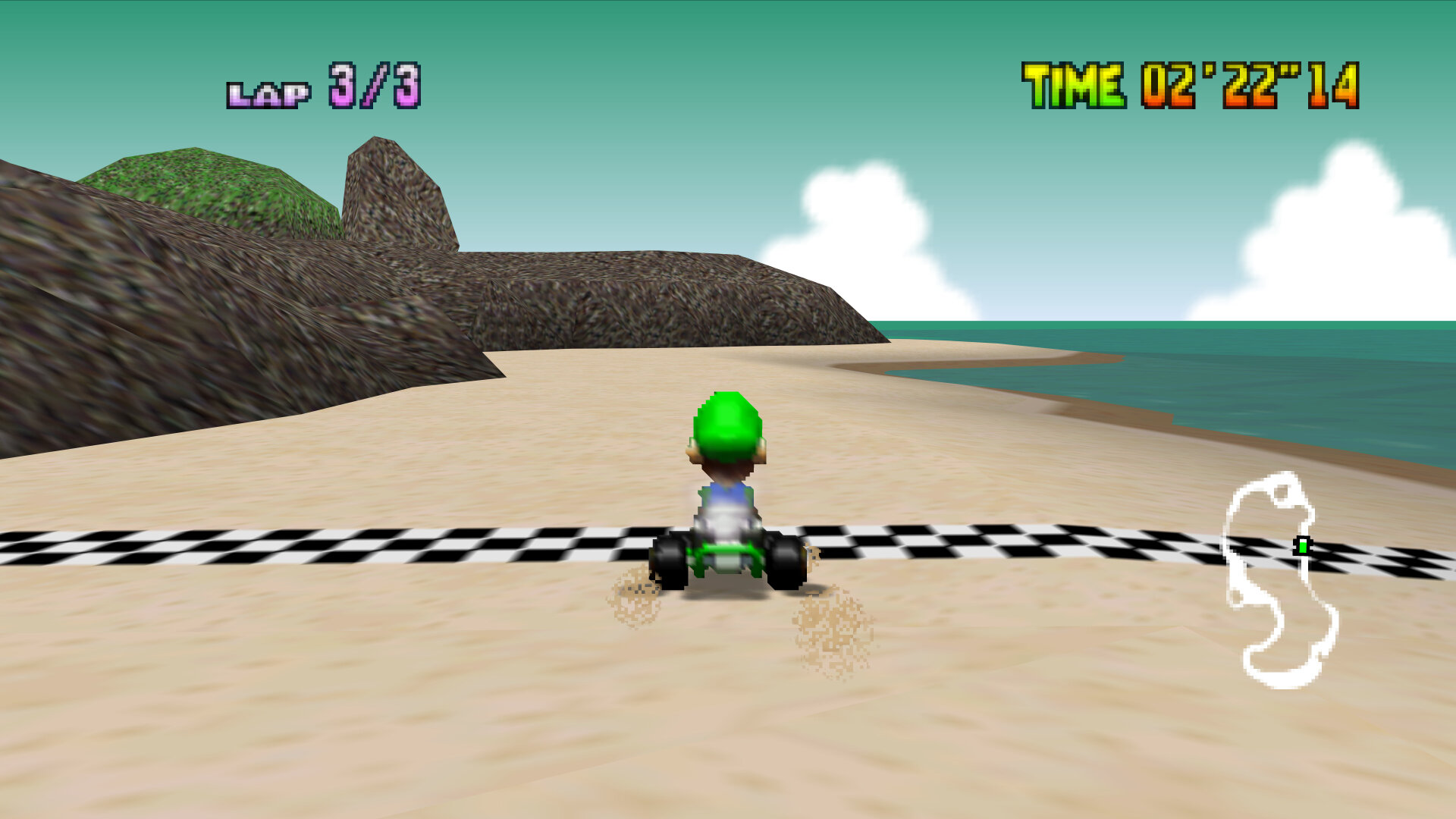Select the green player marker on minimap
This screenshot has width=1456, height=819.
[x=1302, y=545]
